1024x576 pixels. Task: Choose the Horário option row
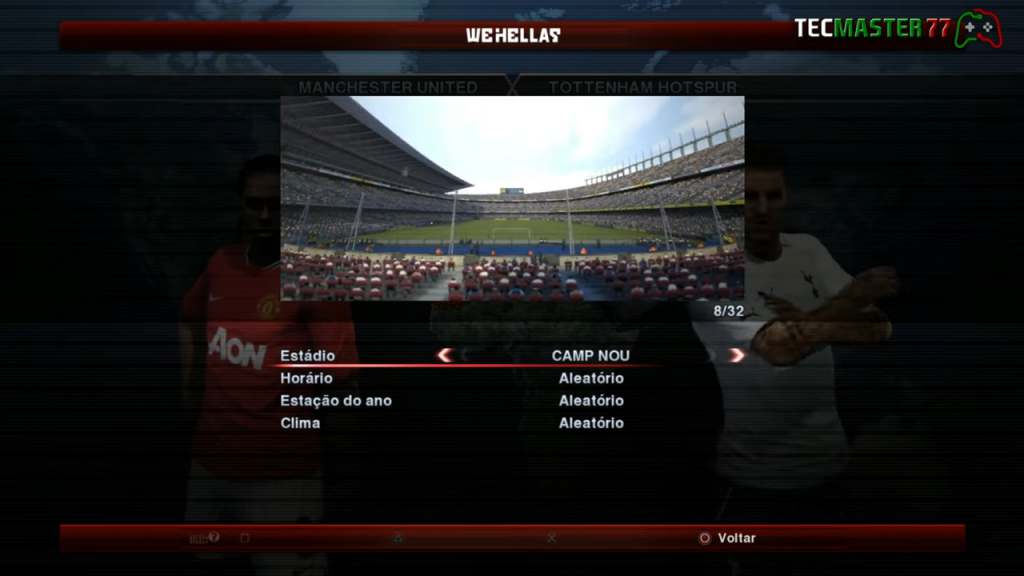pos(306,378)
